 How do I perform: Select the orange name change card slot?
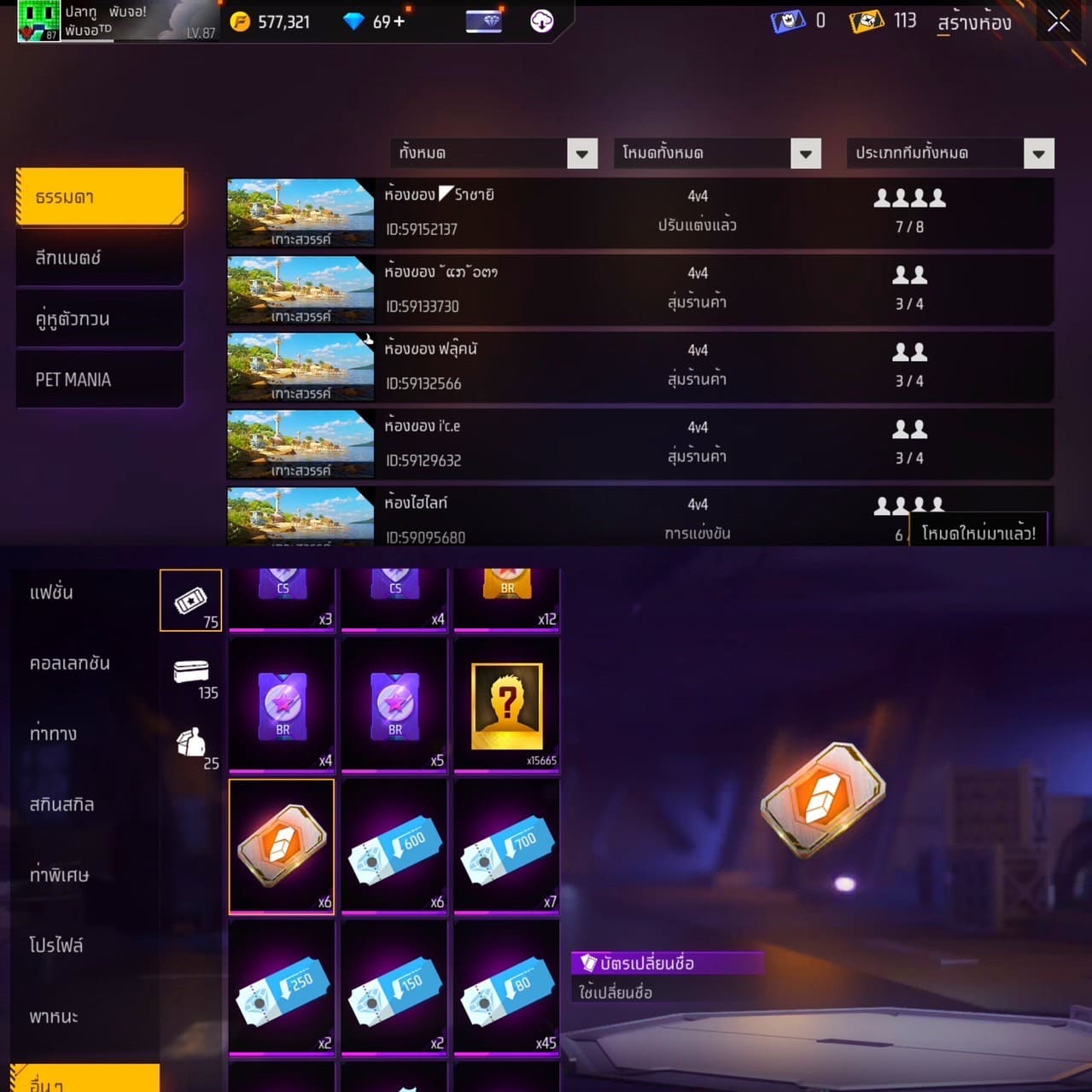pos(282,845)
